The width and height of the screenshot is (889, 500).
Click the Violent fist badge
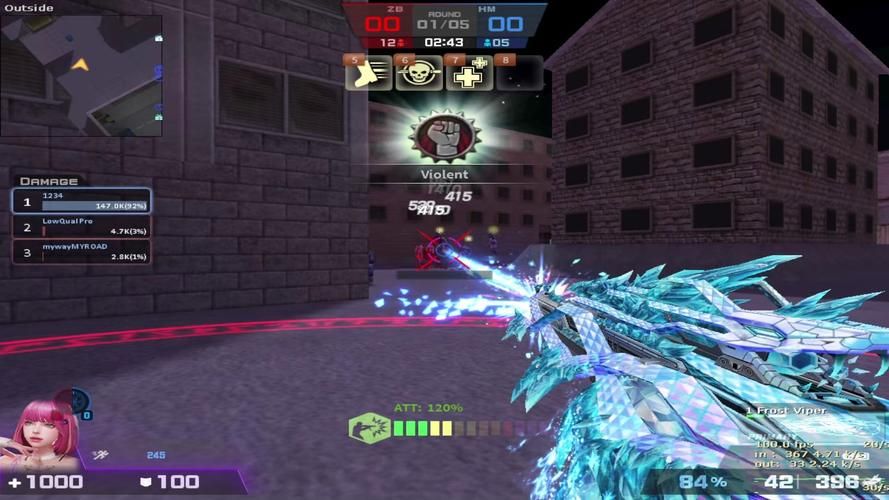pos(443,138)
